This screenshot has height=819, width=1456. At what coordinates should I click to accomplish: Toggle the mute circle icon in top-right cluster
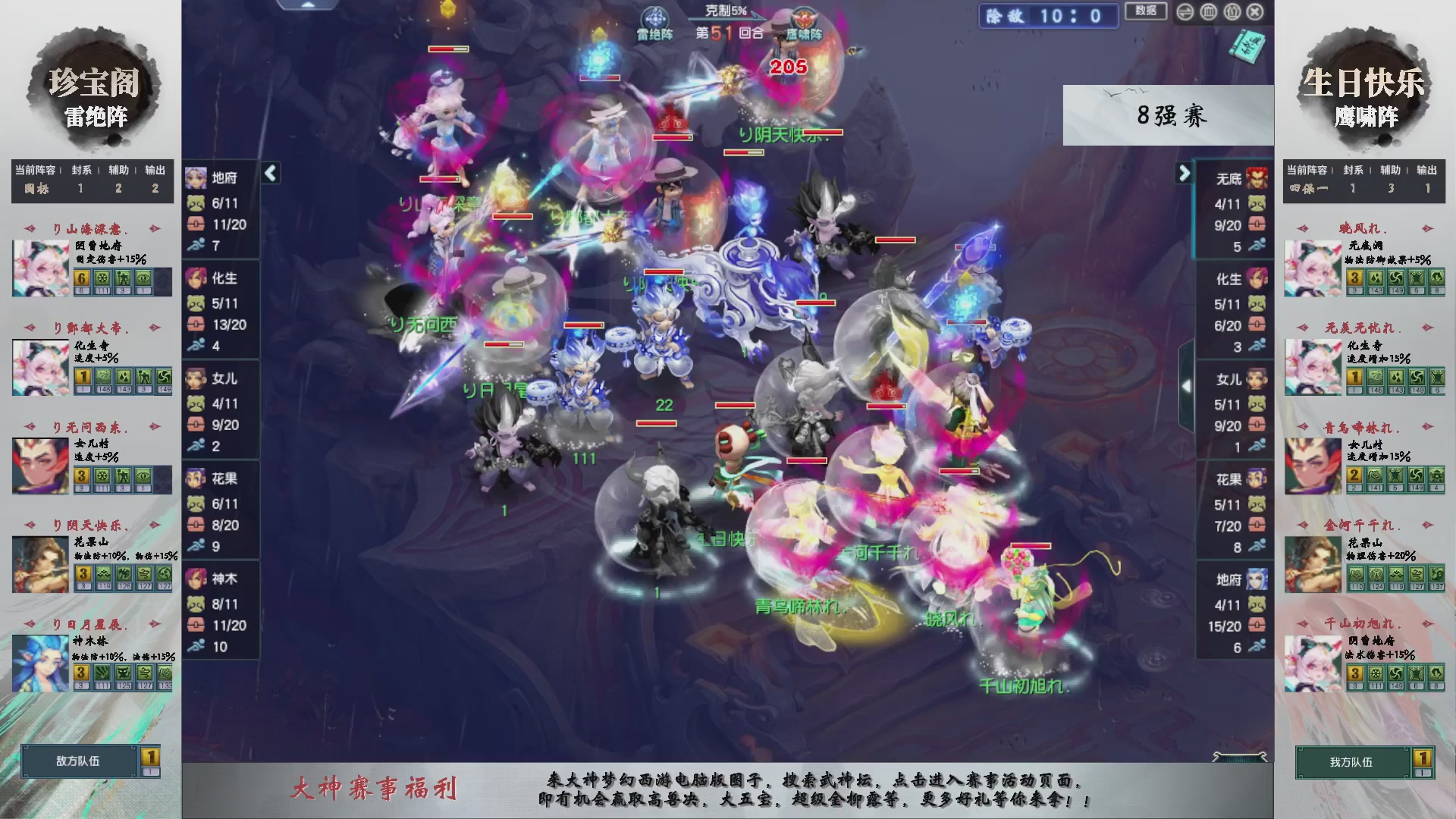1232,12
